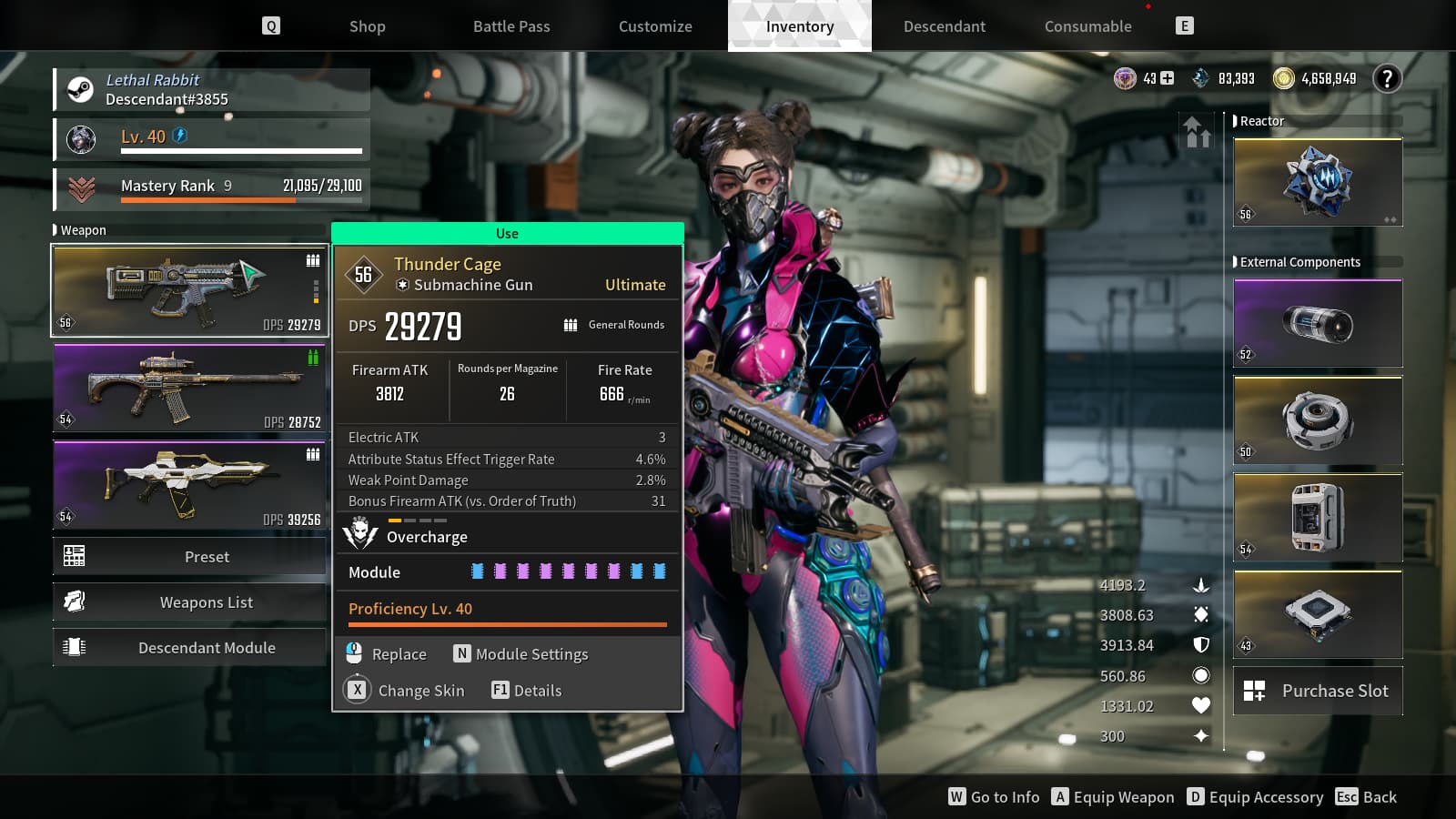Switch to the Battle Pass tab
1456x819 pixels.
coord(511,26)
